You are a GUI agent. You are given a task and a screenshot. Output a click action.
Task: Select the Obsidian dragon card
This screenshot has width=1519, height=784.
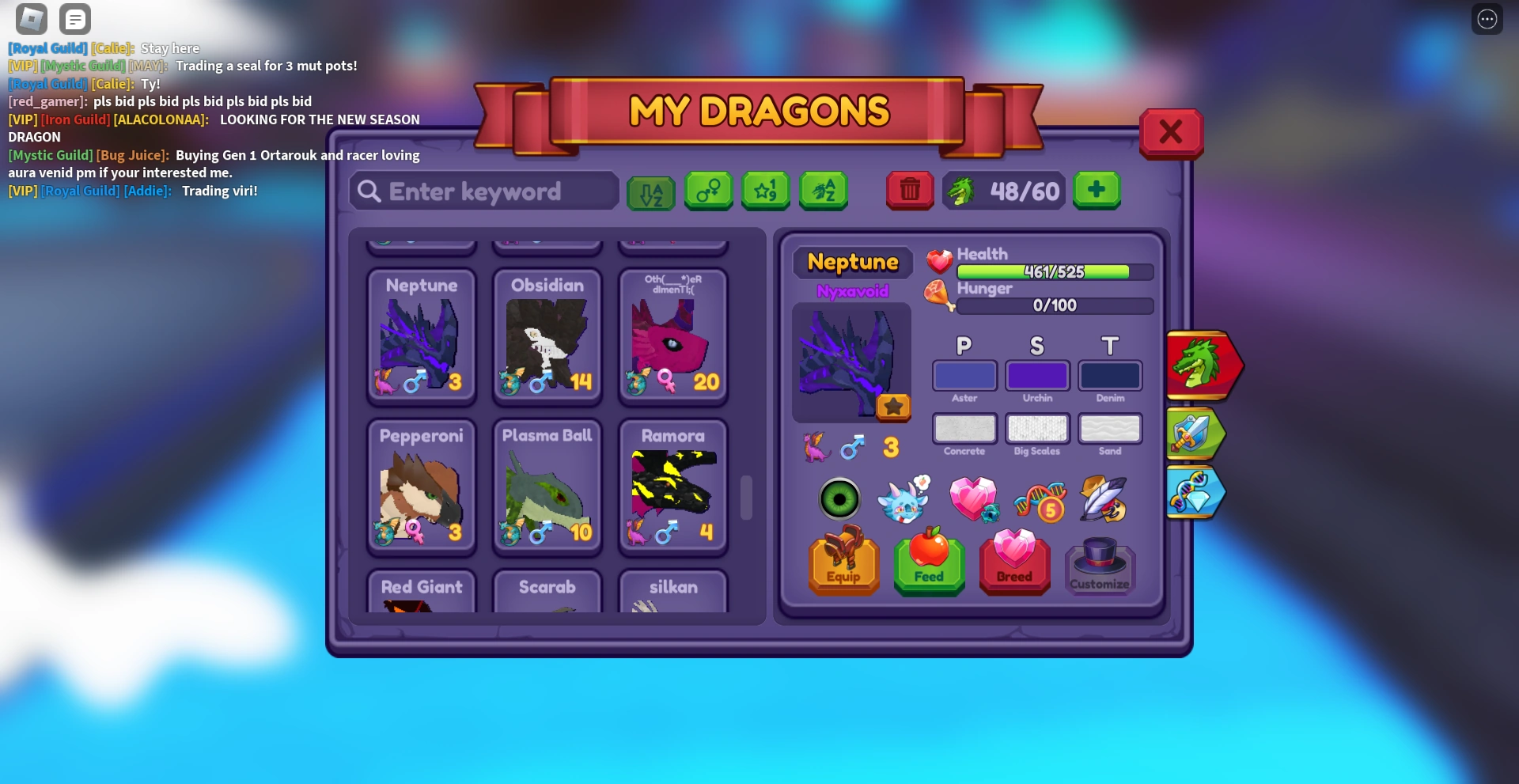(x=547, y=336)
